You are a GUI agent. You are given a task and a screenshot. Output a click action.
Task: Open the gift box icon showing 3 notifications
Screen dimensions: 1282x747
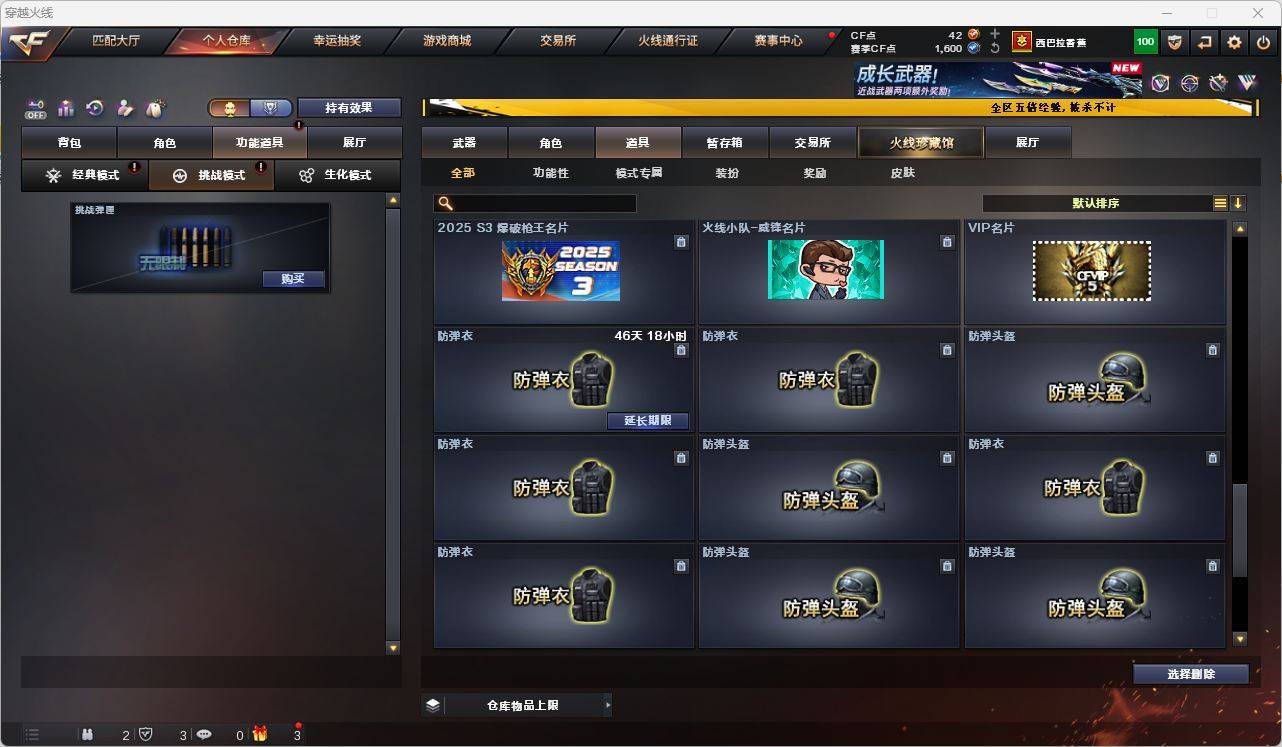click(x=260, y=735)
